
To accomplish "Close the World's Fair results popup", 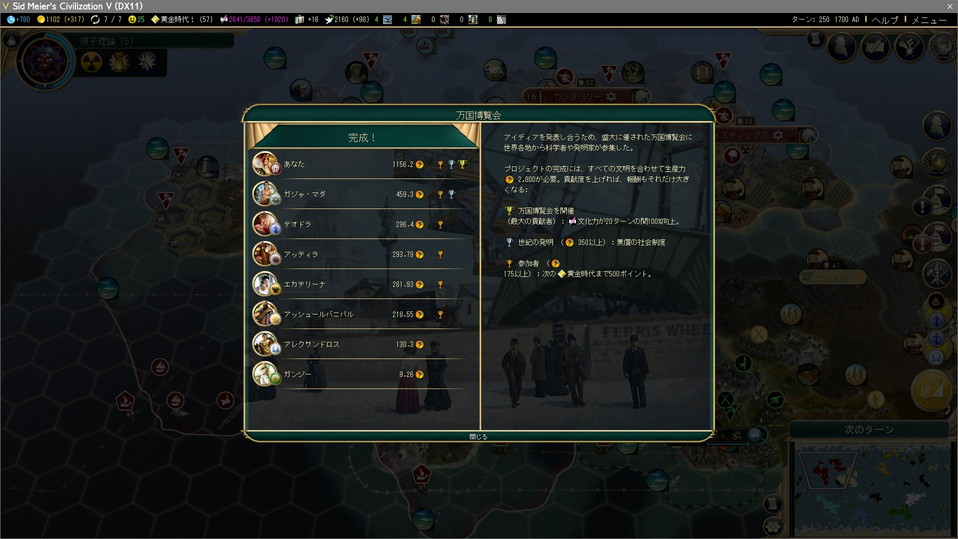I will [x=478, y=436].
